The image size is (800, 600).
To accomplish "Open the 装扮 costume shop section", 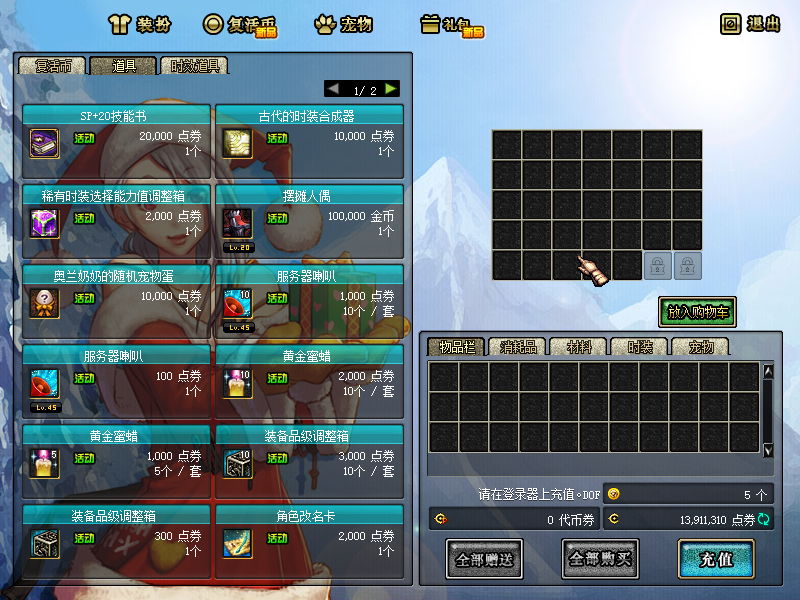I will pos(140,24).
